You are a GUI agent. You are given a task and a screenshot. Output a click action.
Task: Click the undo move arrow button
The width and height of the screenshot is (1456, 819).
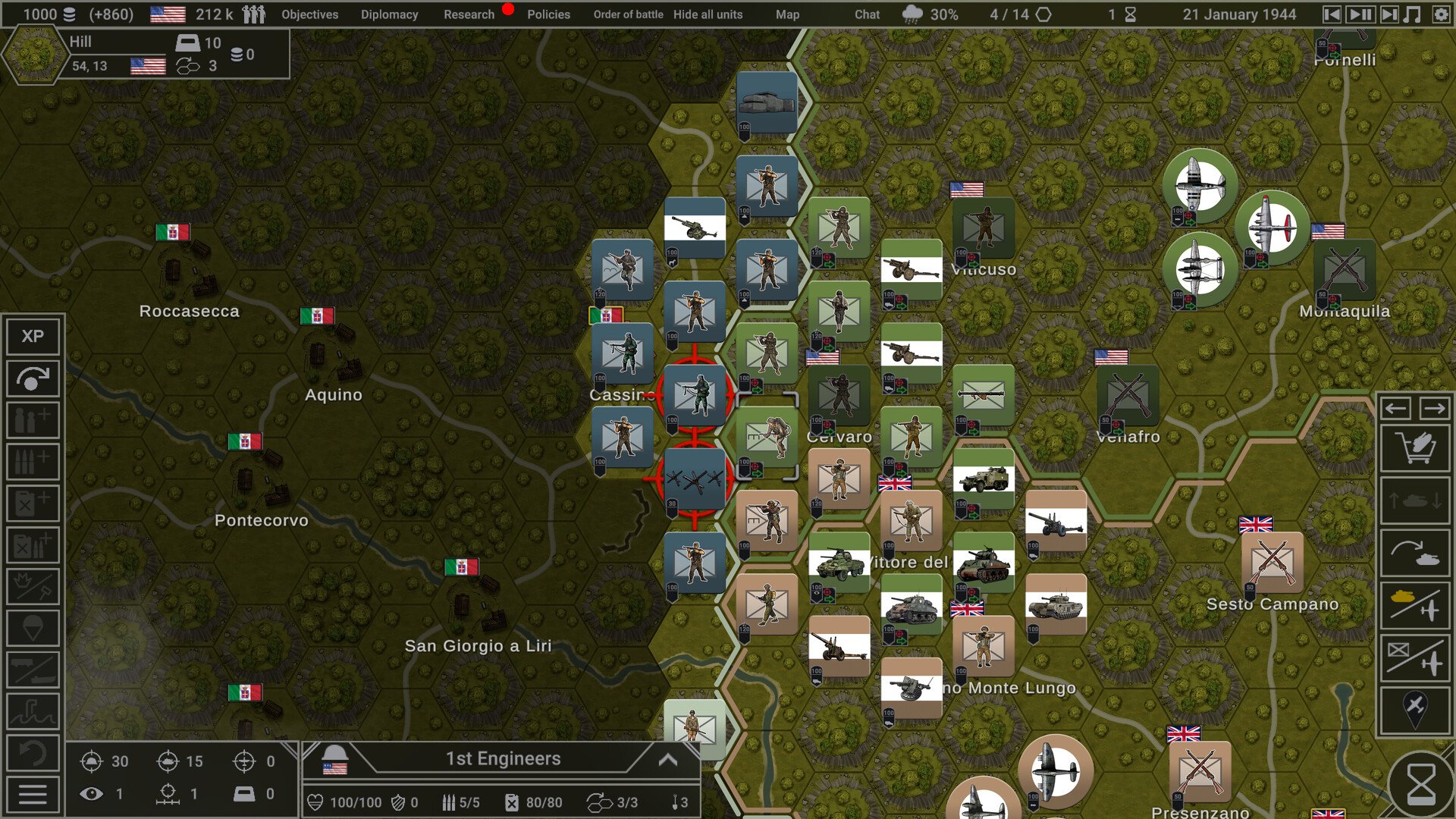(33, 753)
